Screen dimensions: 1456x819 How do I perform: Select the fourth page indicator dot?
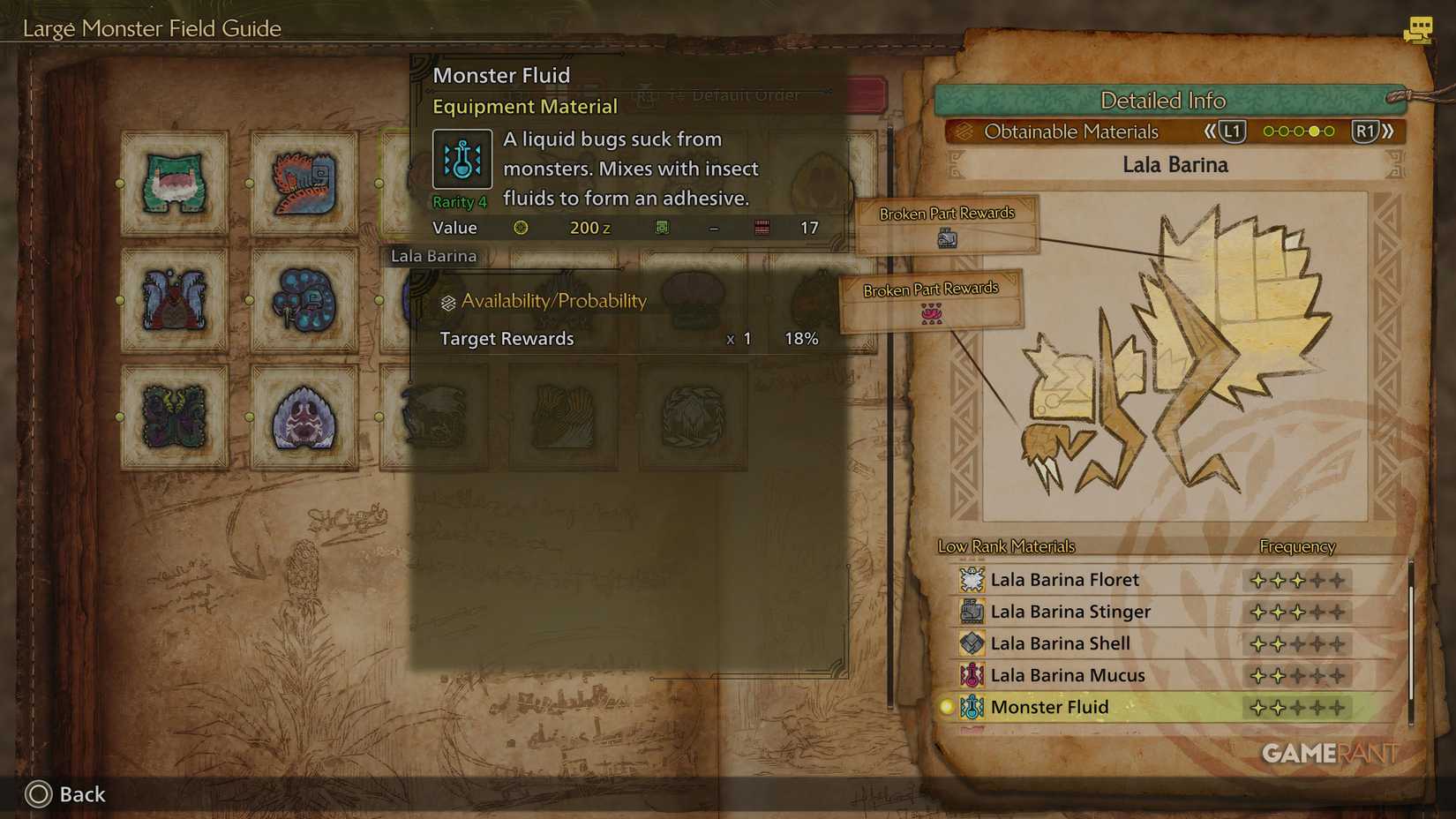(x=1314, y=131)
